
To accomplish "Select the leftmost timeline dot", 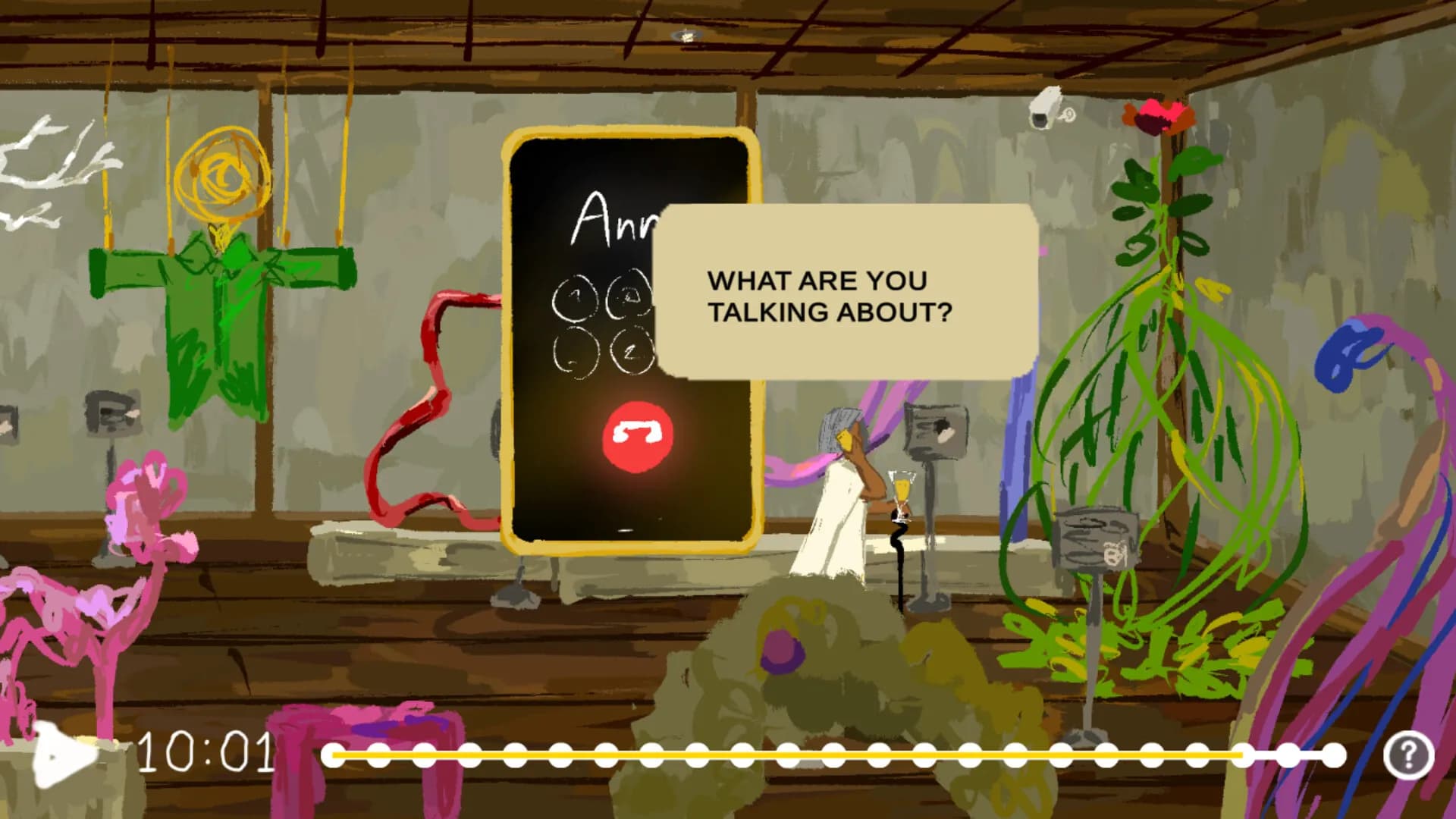I will pyautogui.click(x=334, y=755).
